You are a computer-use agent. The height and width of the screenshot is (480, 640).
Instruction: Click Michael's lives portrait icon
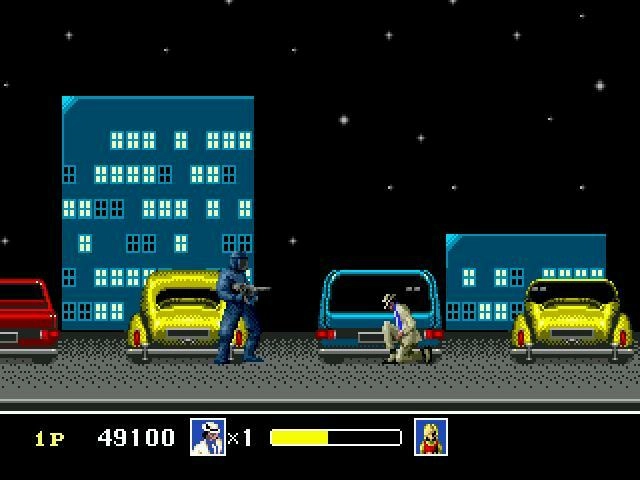(208, 437)
